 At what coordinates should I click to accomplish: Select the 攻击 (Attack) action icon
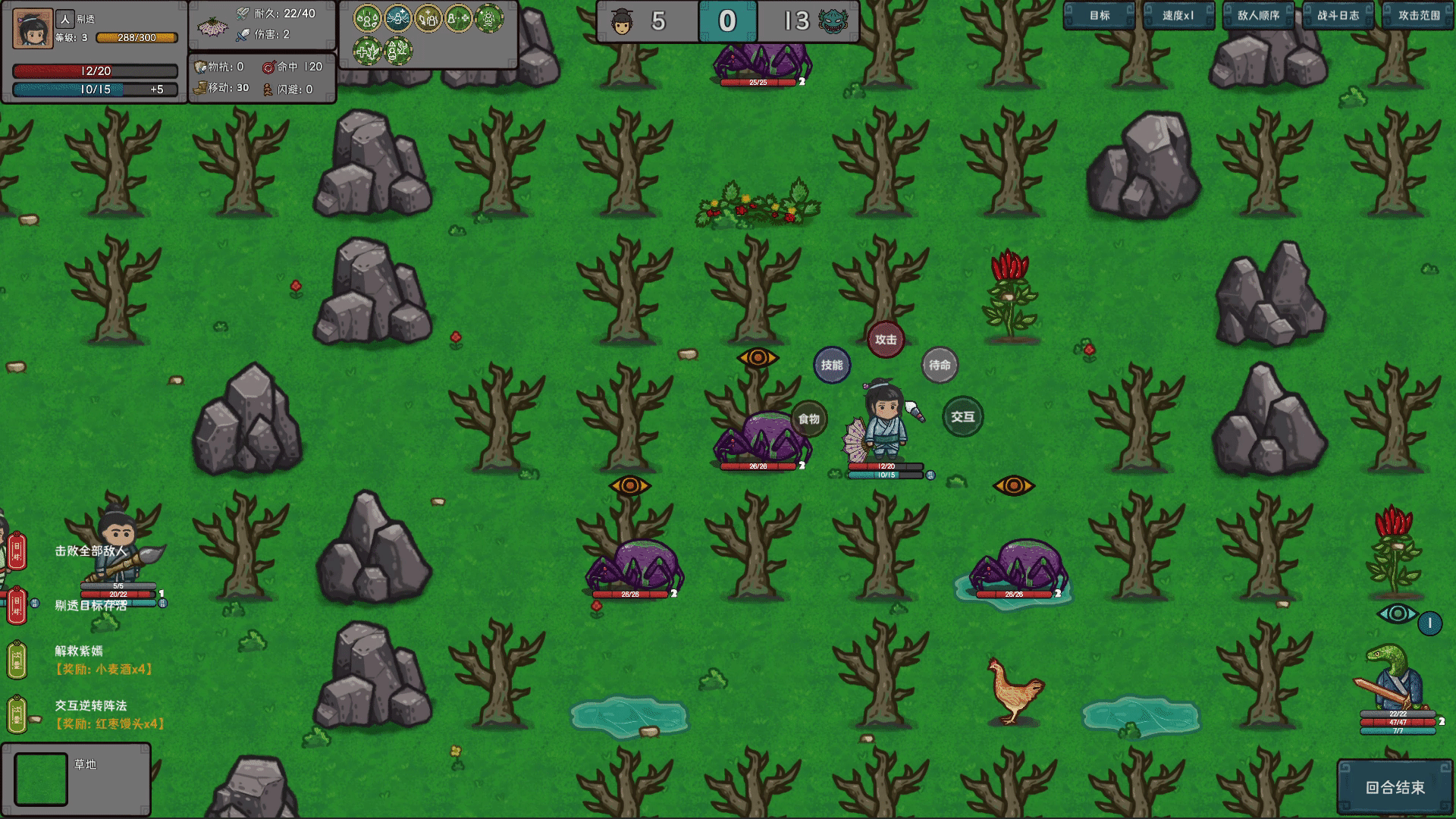point(884,340)
